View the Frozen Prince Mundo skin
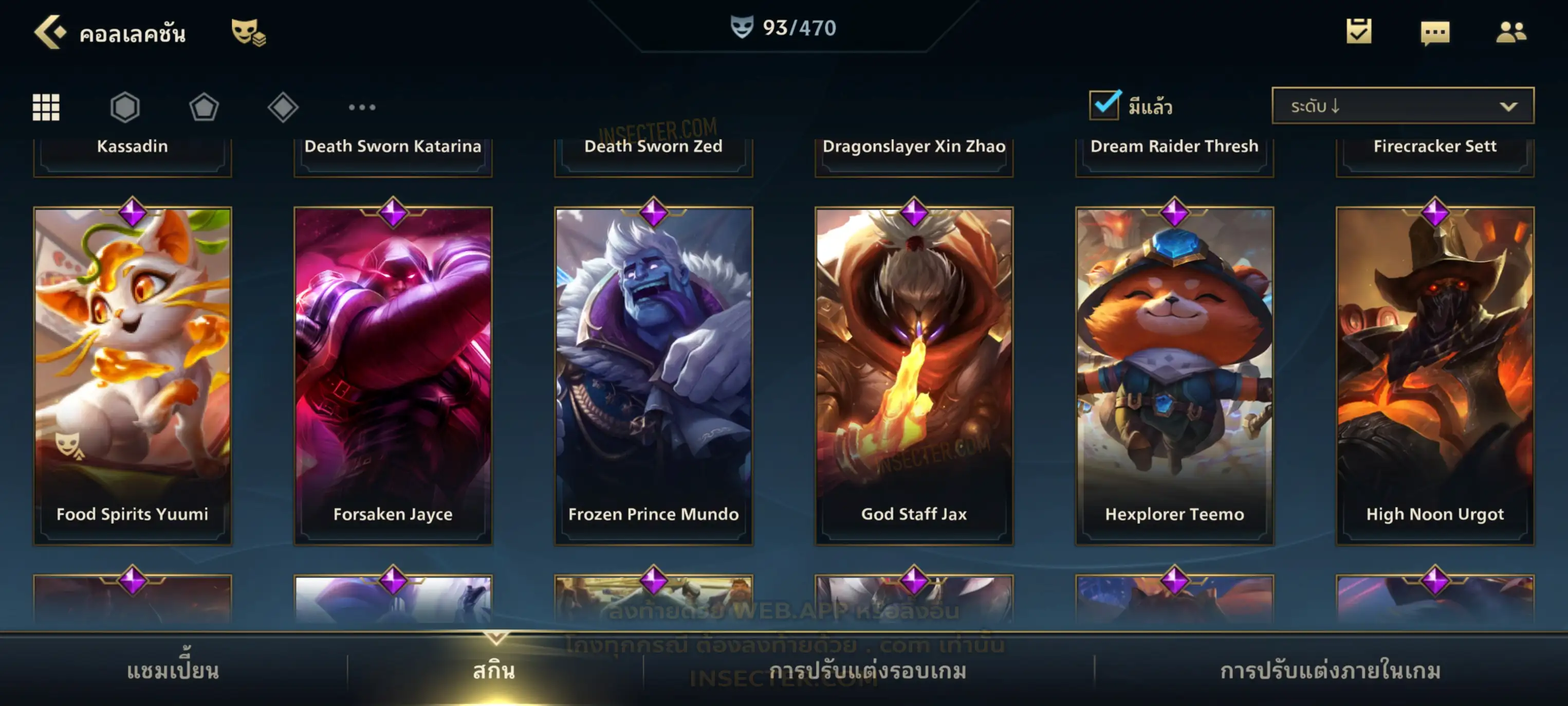The image size is (1568, 706). [654, 375]
